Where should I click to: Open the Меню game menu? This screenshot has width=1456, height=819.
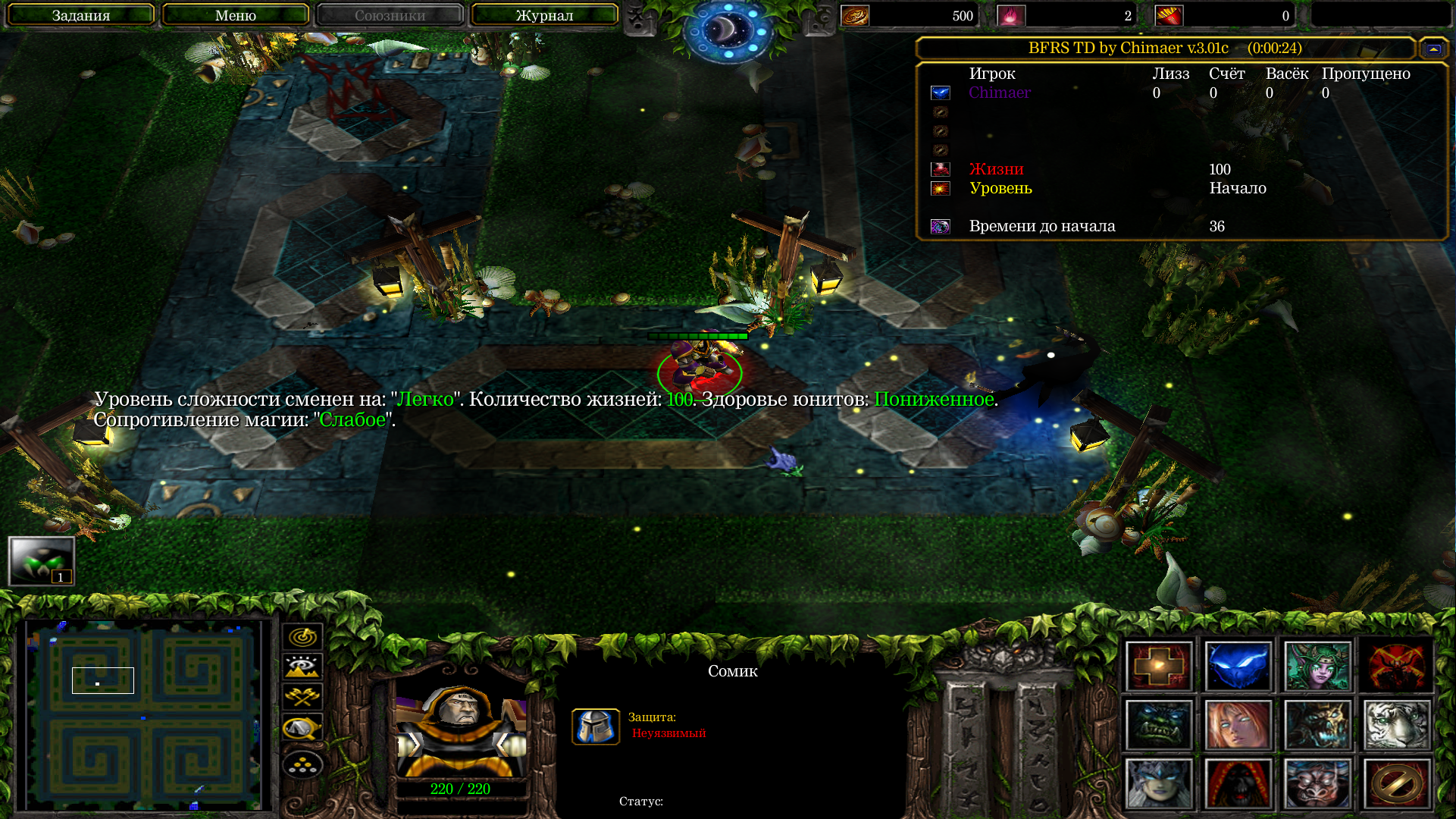(236, 15)
